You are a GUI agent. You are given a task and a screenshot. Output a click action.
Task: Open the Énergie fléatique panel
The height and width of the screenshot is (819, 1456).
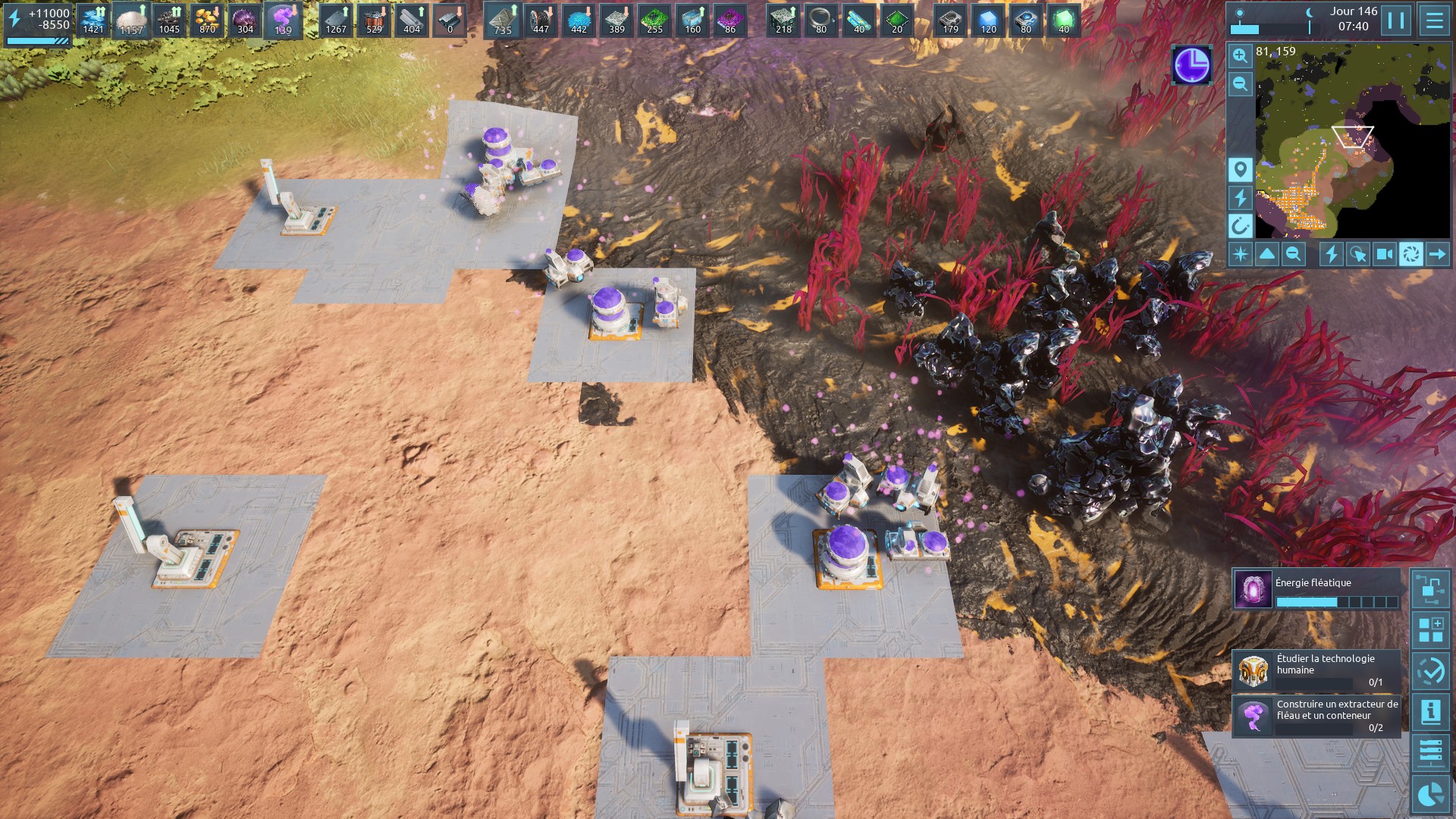[x=1316, y=590]
